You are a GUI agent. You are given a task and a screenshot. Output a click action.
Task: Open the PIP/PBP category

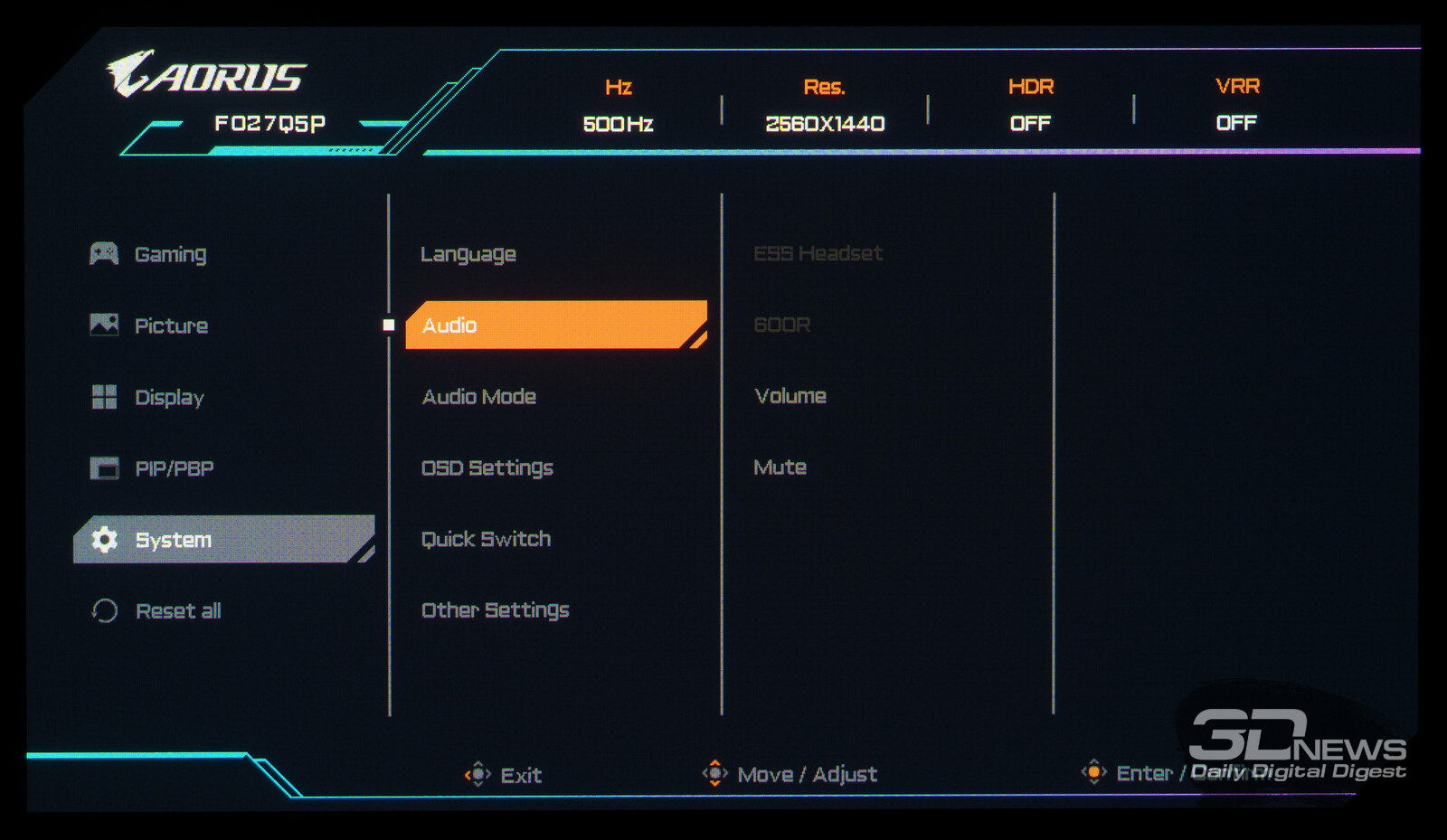[x=174, y=468]
